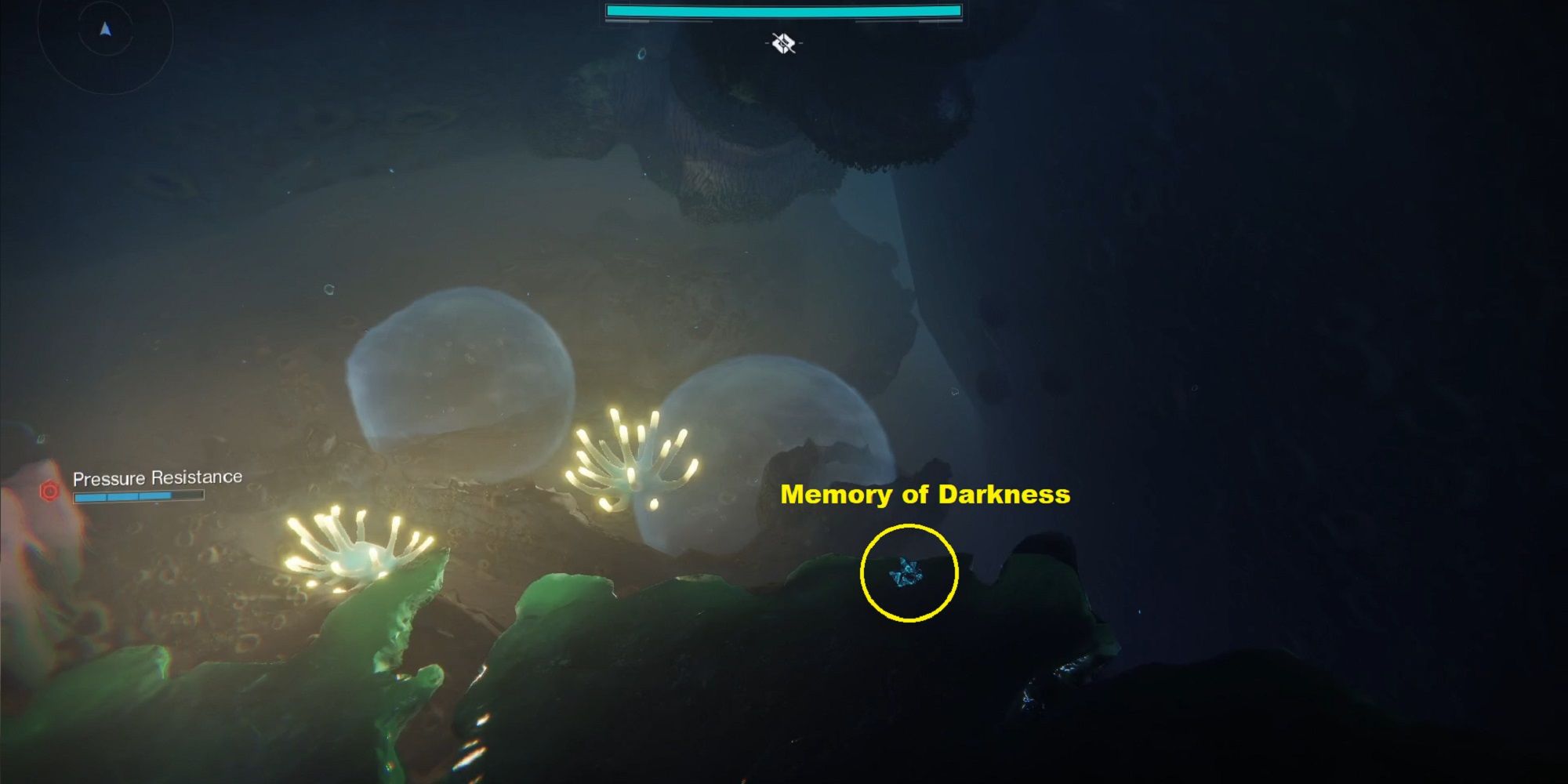Click the teal boss health bar at top
Viewport: 1568px width, 784px height.
pyautogui.click(x=784, y=10)
